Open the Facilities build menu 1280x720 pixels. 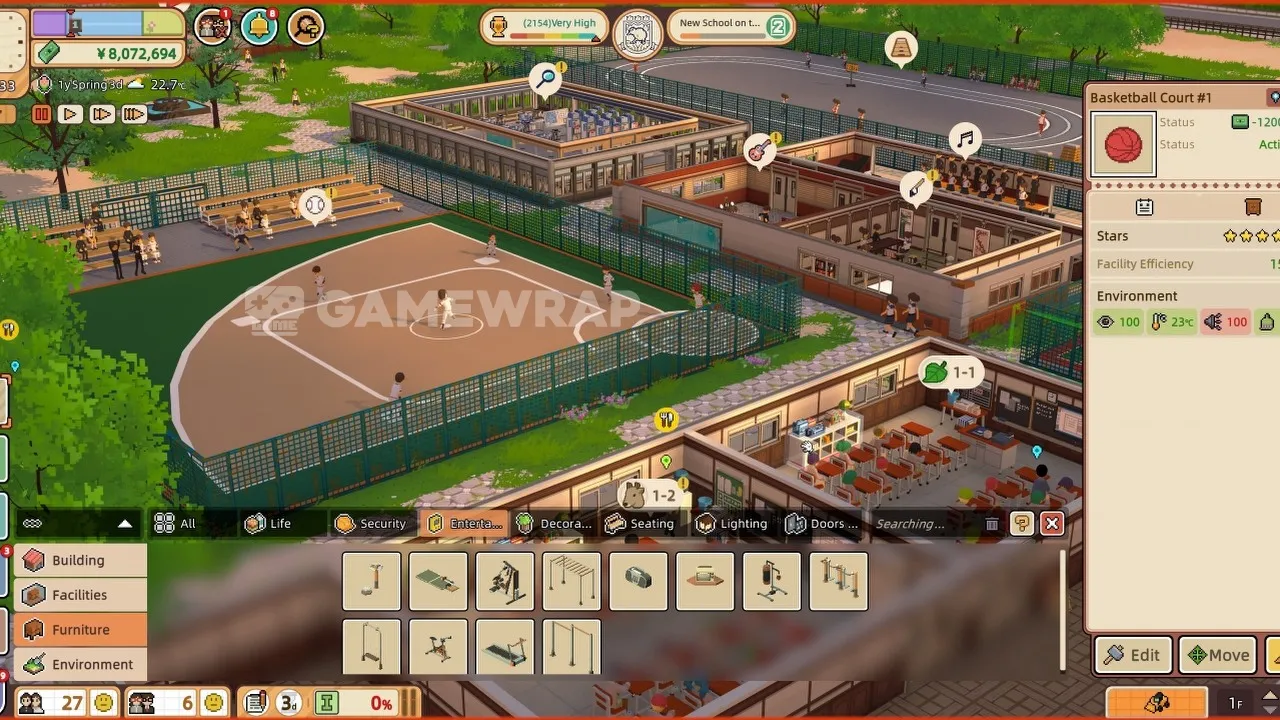(79, 595)
